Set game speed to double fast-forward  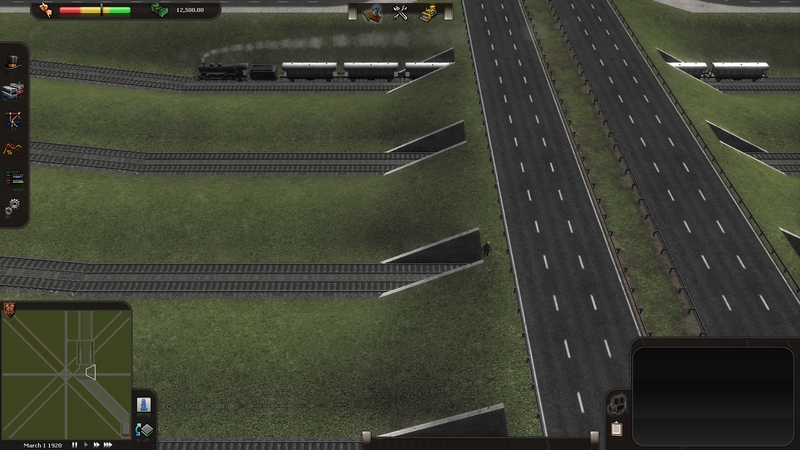(x=96, y=444)
